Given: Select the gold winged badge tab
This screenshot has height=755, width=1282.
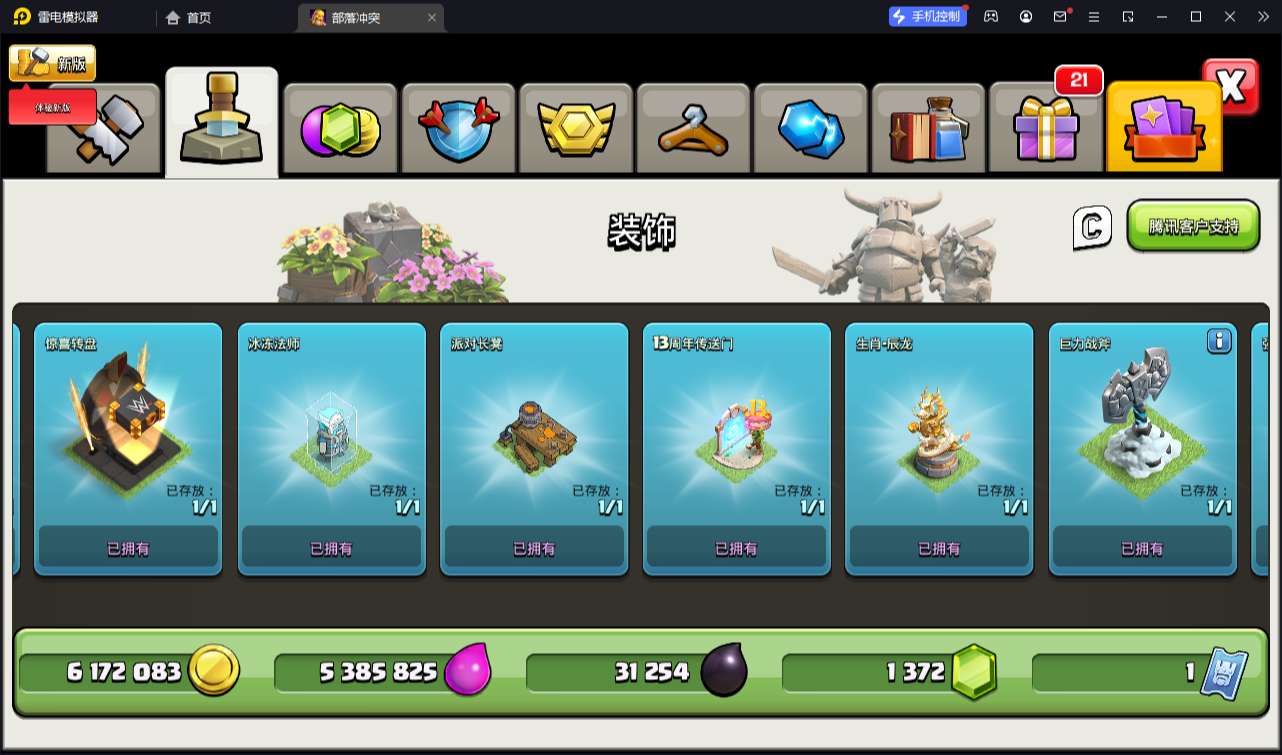Looking at the screenshot, I should coord(575,130).
